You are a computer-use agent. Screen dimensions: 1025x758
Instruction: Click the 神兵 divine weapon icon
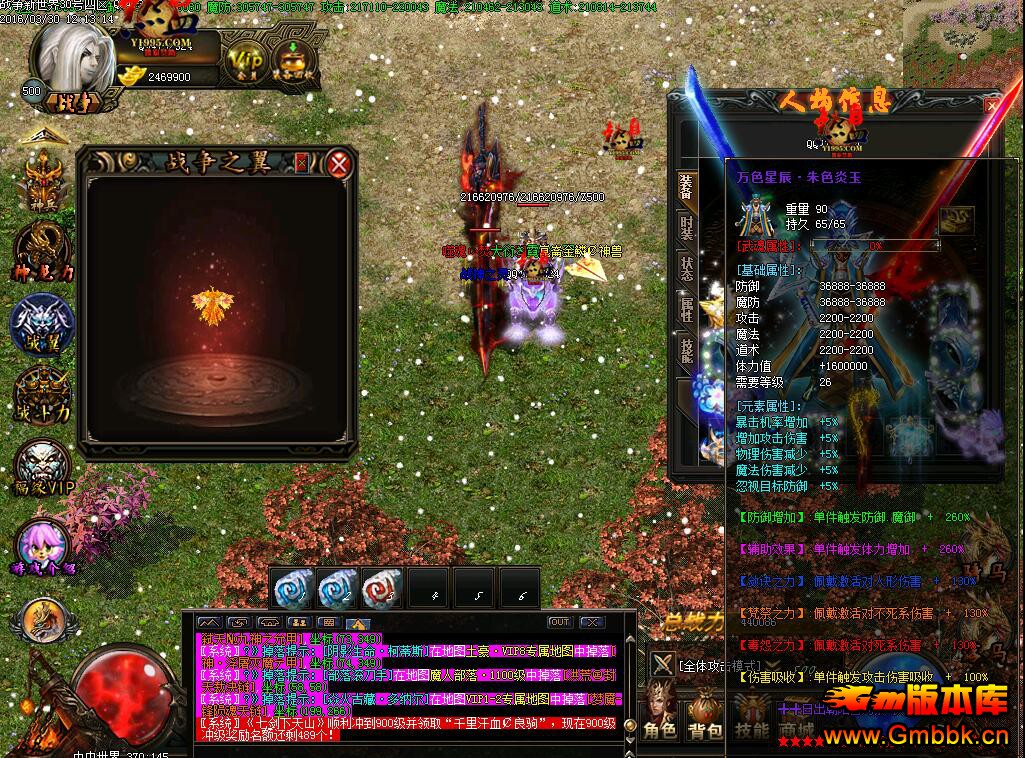point(42,181)
